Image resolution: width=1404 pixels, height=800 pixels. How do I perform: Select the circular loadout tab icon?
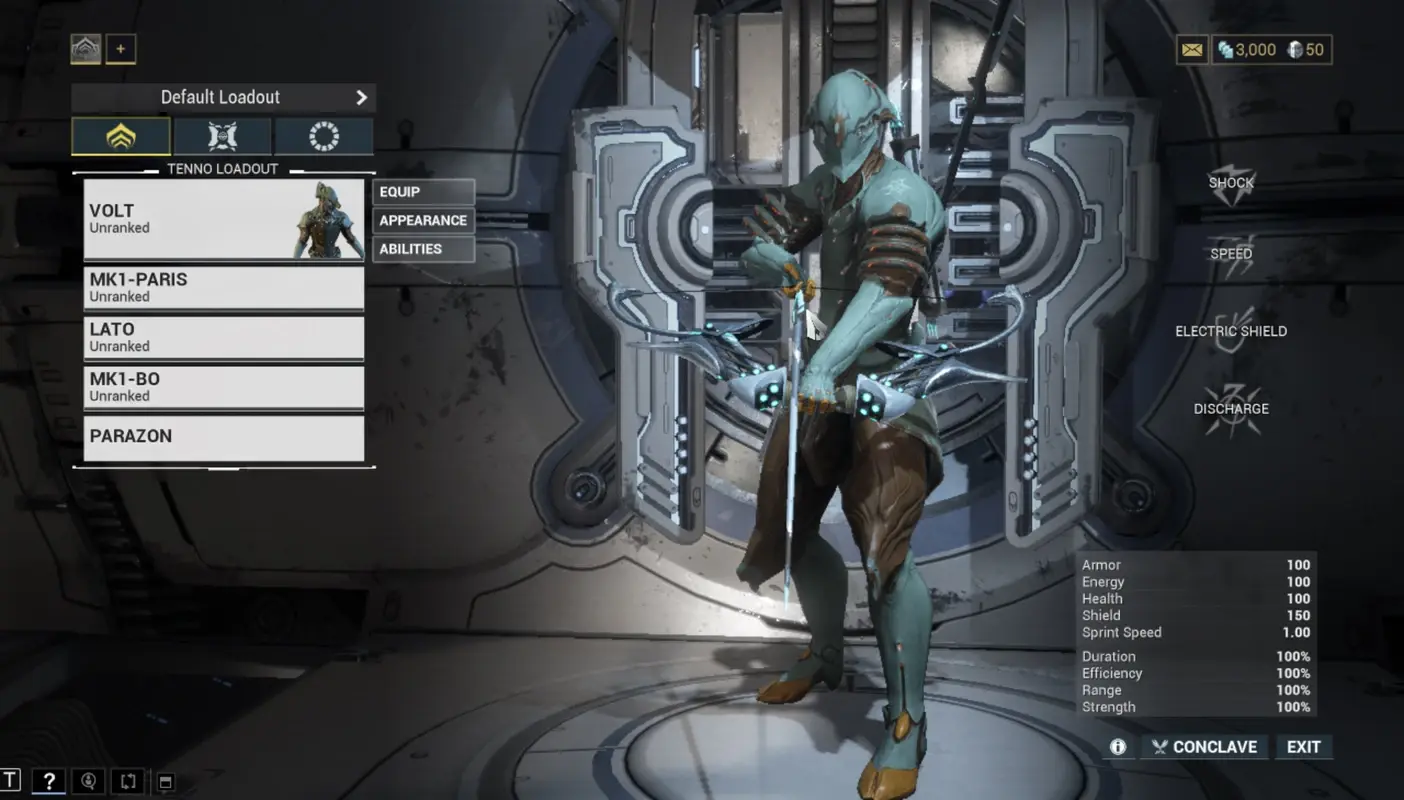pyautogui.click(x=323, y=135)
